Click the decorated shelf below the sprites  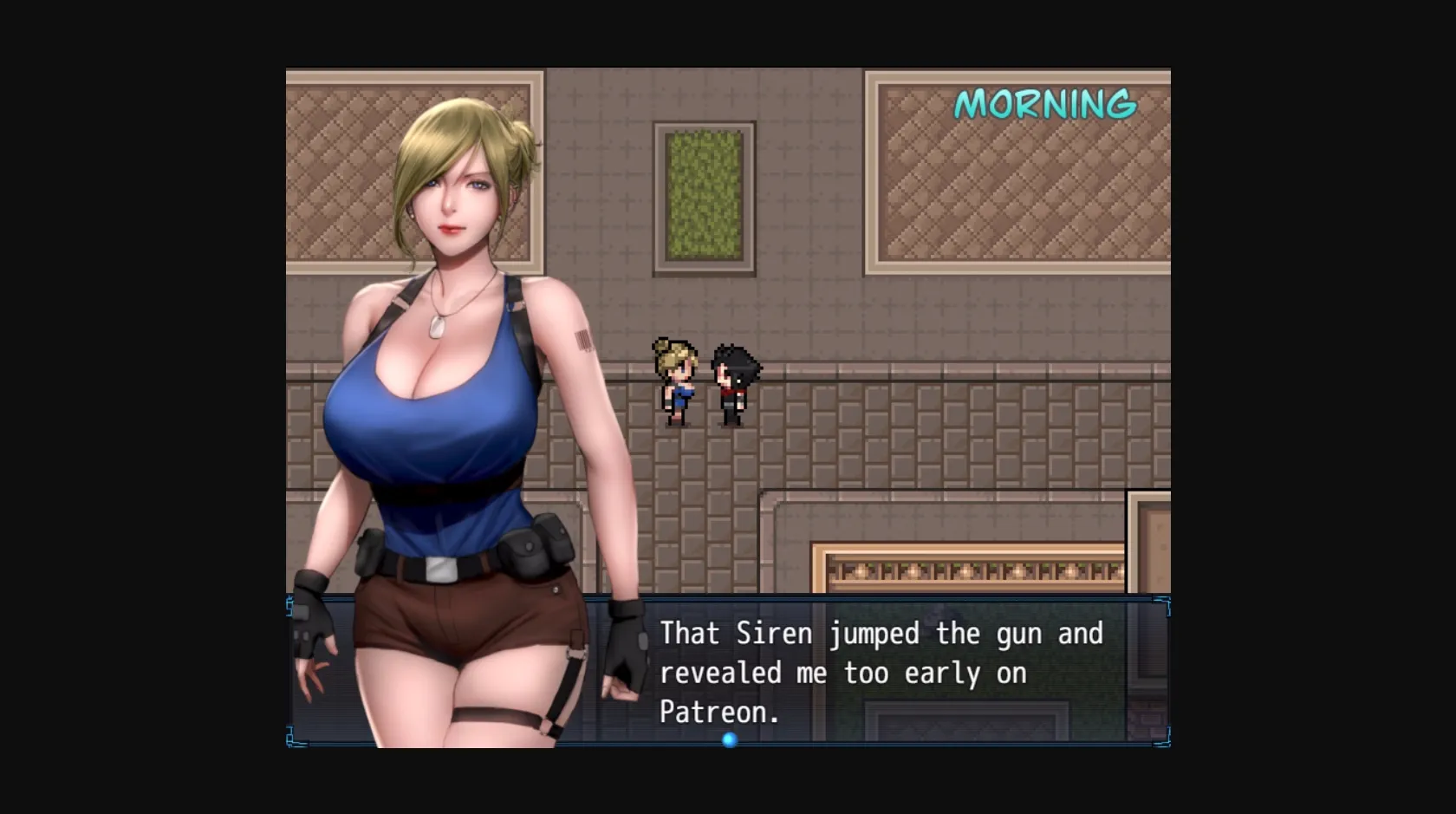tap(971, 568)
